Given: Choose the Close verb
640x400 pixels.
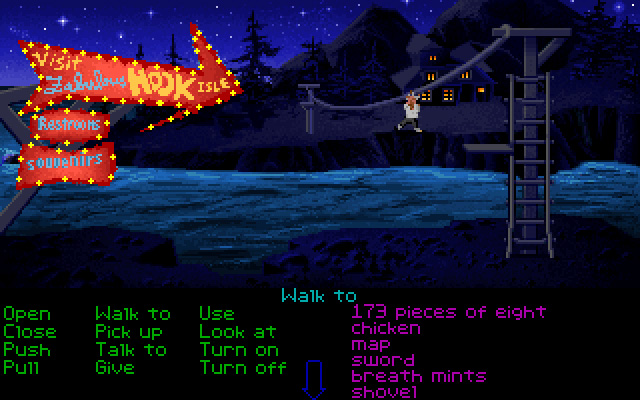Looking at the screenshot, I should (x=30, y=331).
